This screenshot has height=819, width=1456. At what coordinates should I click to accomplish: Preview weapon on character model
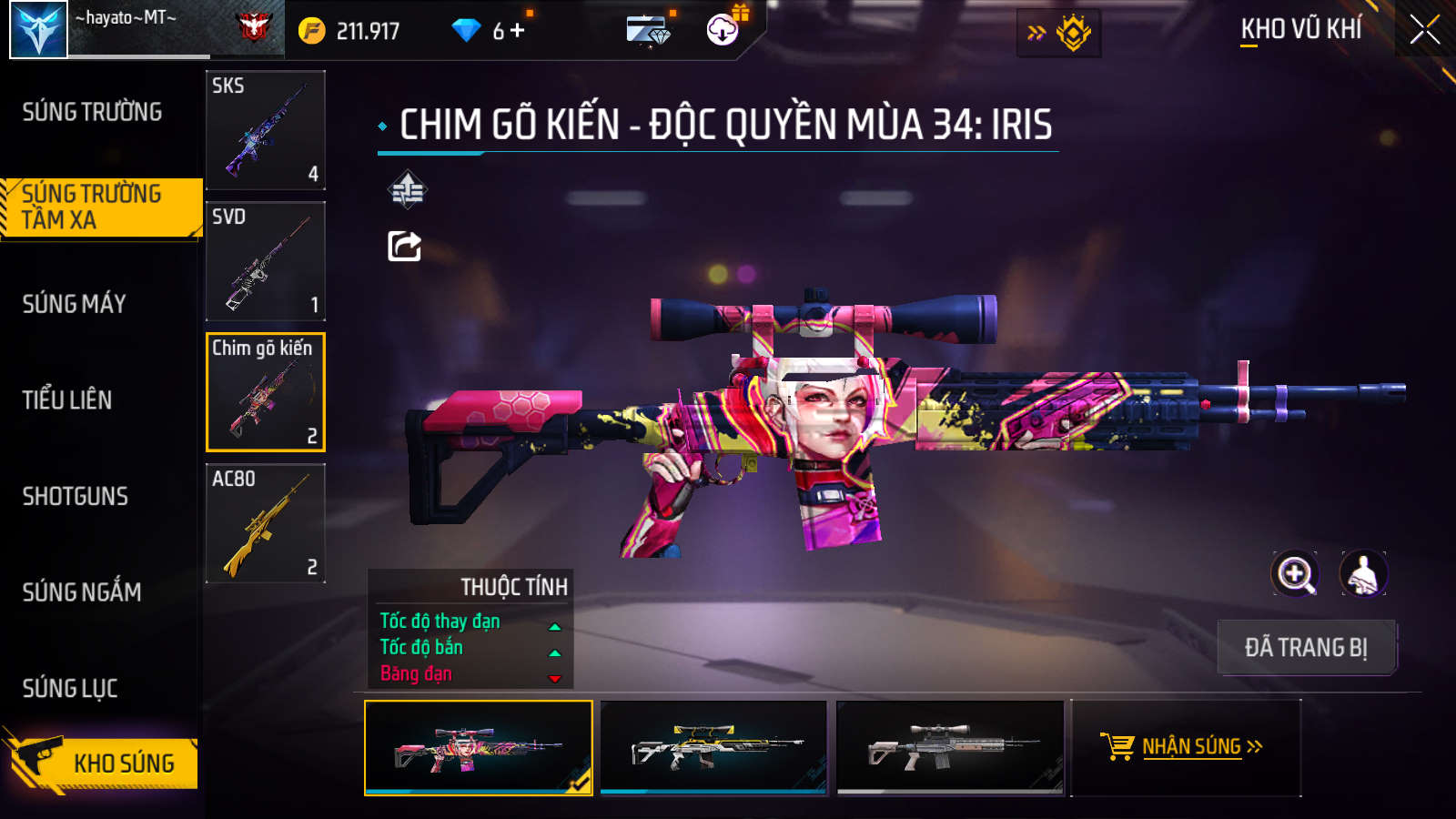tap(1362, 574)
